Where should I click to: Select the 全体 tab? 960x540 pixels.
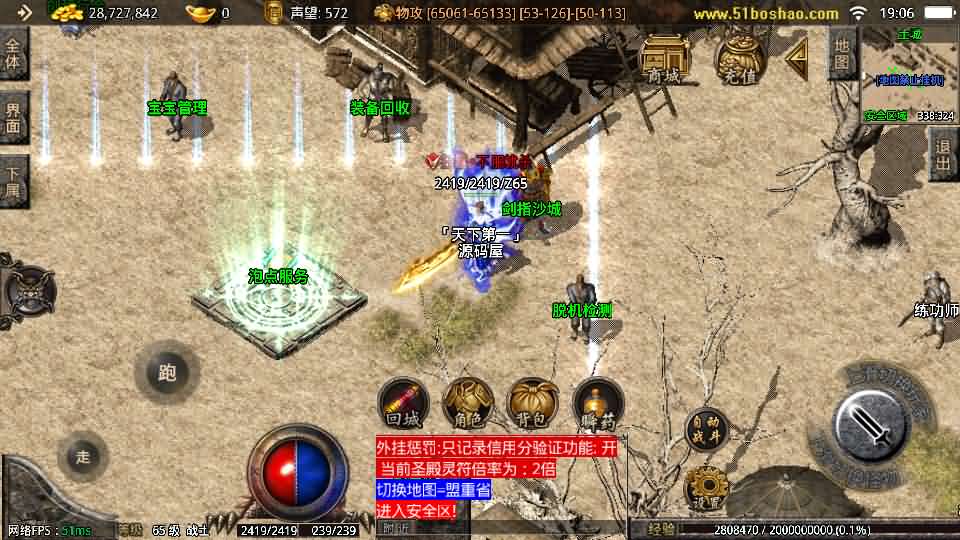14,53
